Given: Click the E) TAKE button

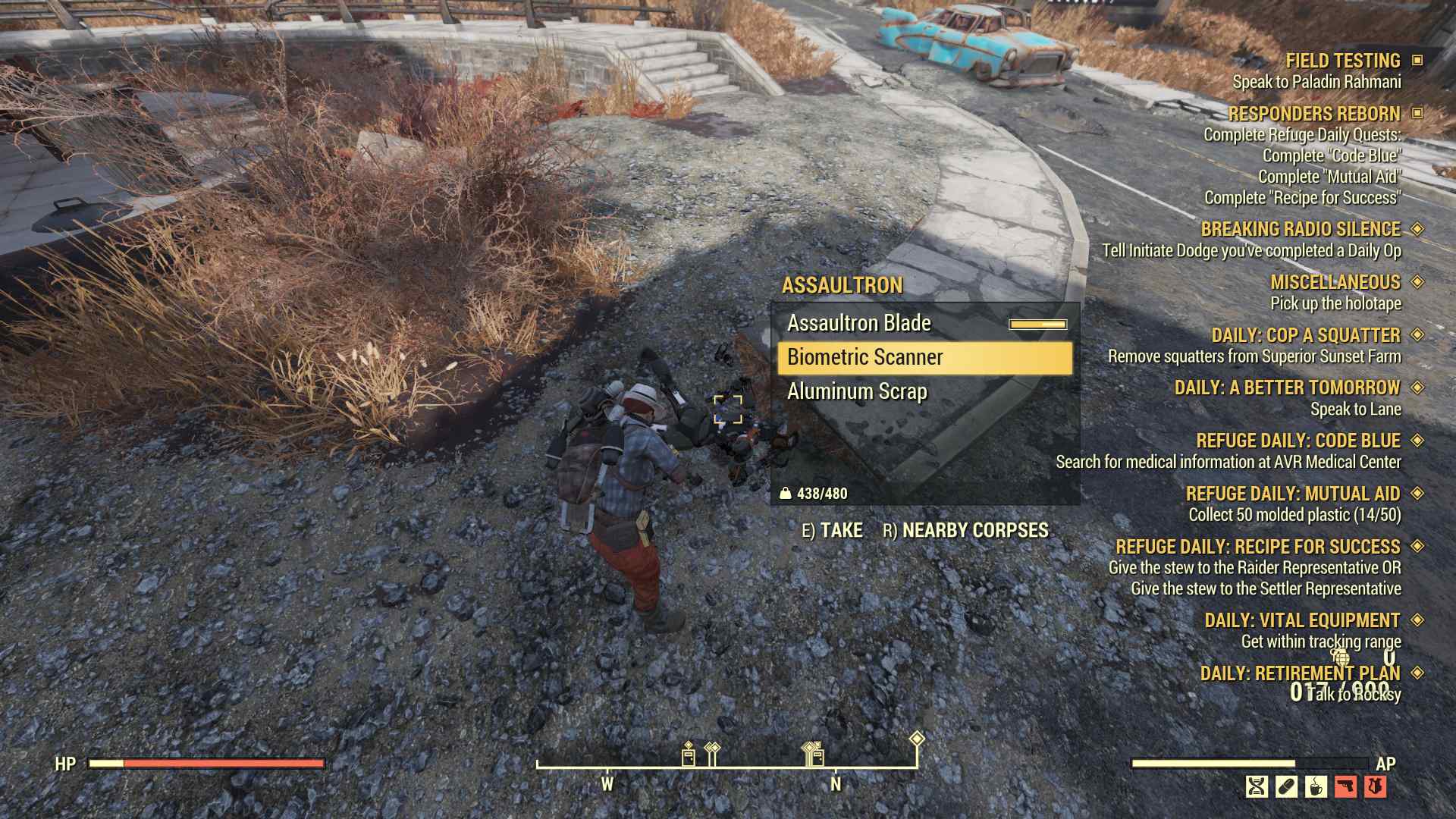Looking at the screenshot, I should (834, 530).
